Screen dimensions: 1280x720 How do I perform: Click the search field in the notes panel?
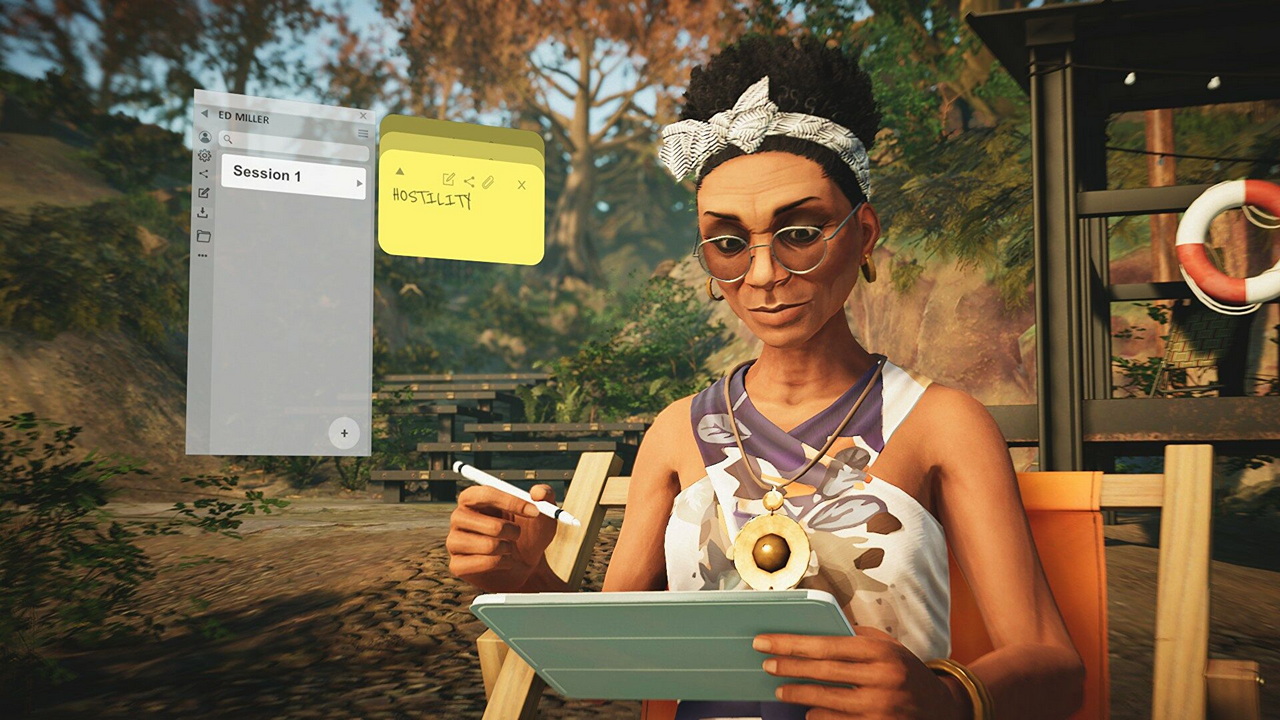(x=293, y=140)
